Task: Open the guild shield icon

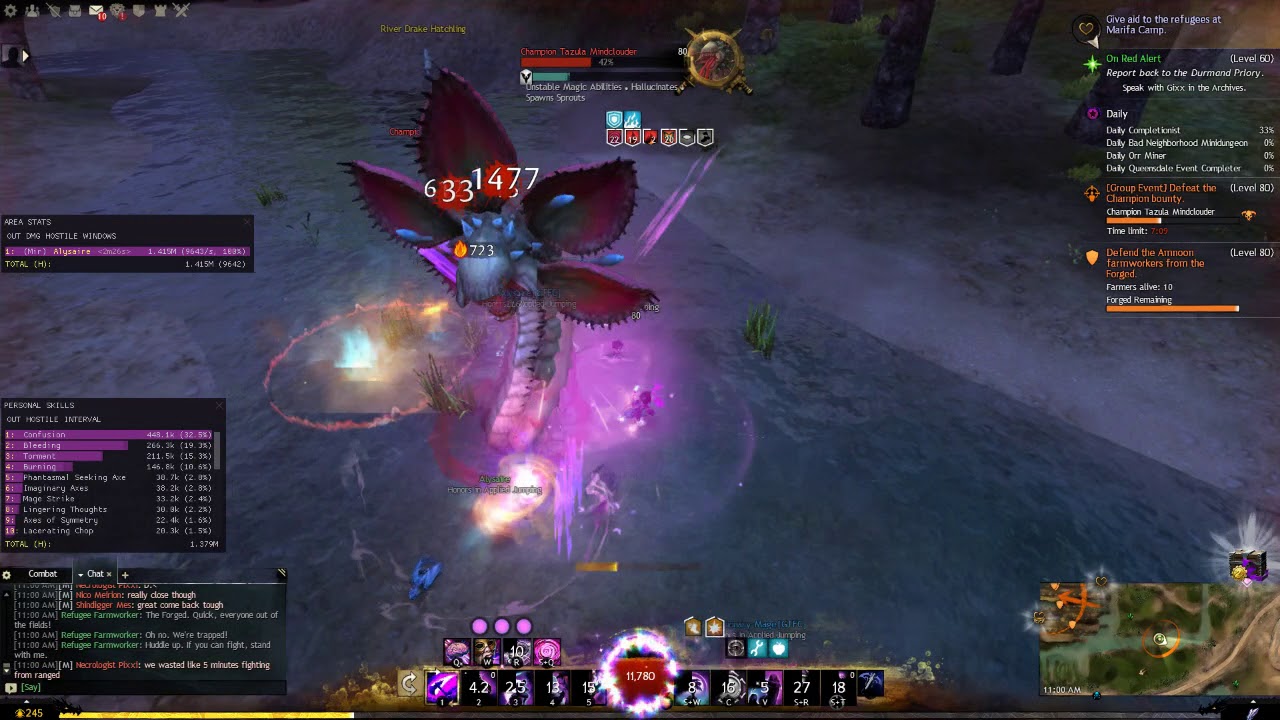Action: tap(139, 11)
